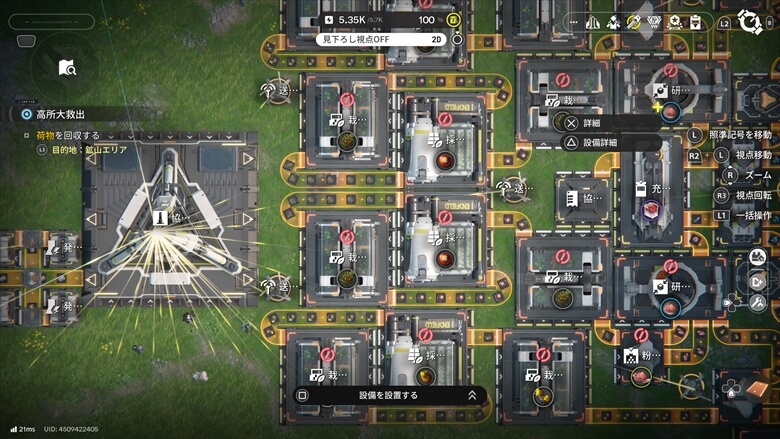This screenshot has width=780, height=439.
Task: Open the circular arrows emblem menu
Action: point(749,21)
